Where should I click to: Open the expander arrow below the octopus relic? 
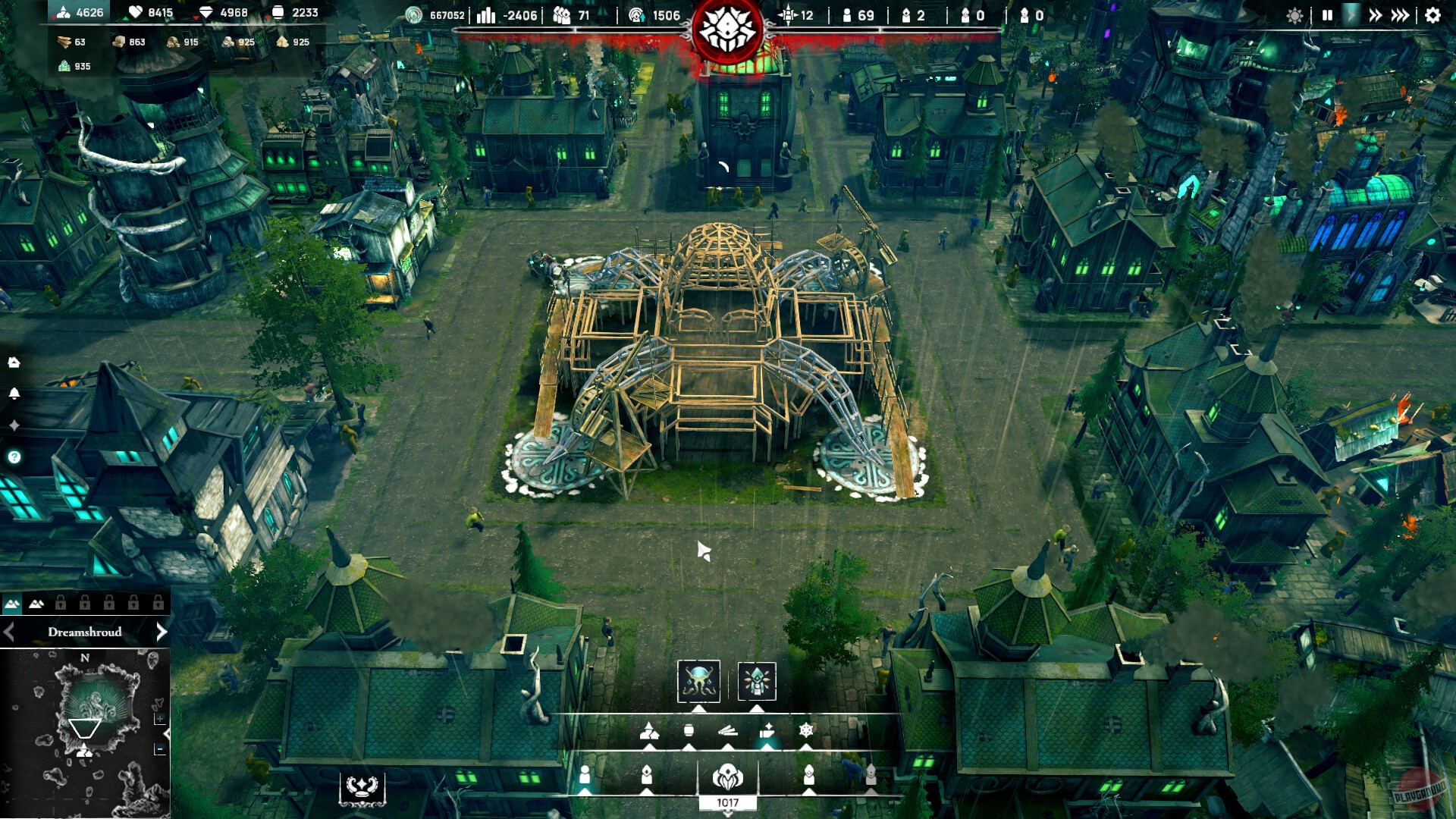coord(698,708)
